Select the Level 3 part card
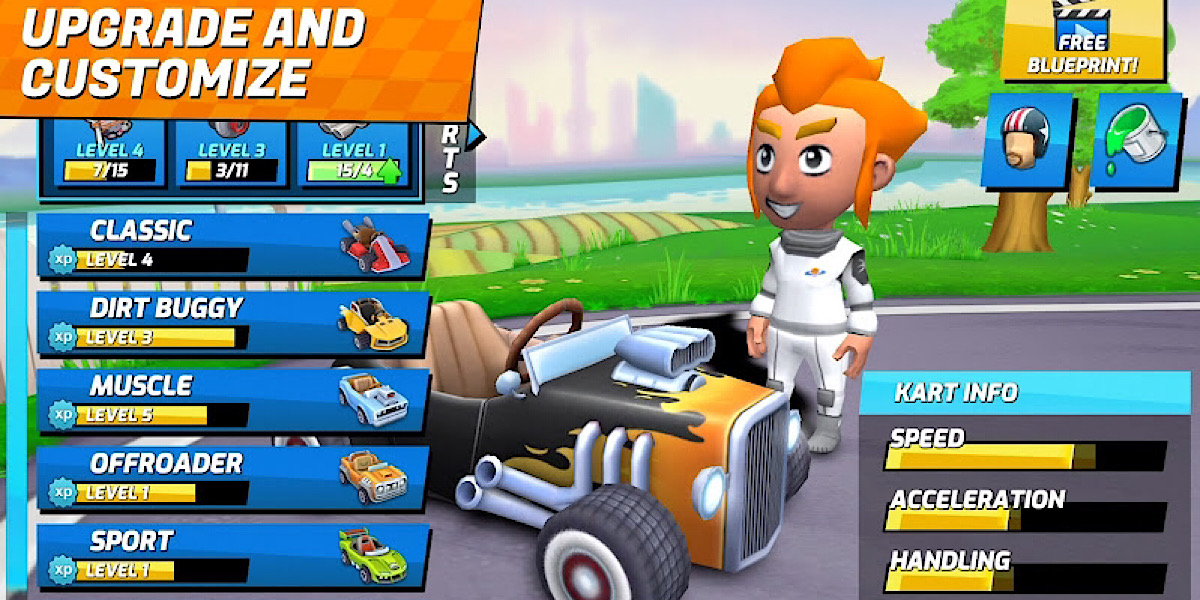 [x=231, y=157]
